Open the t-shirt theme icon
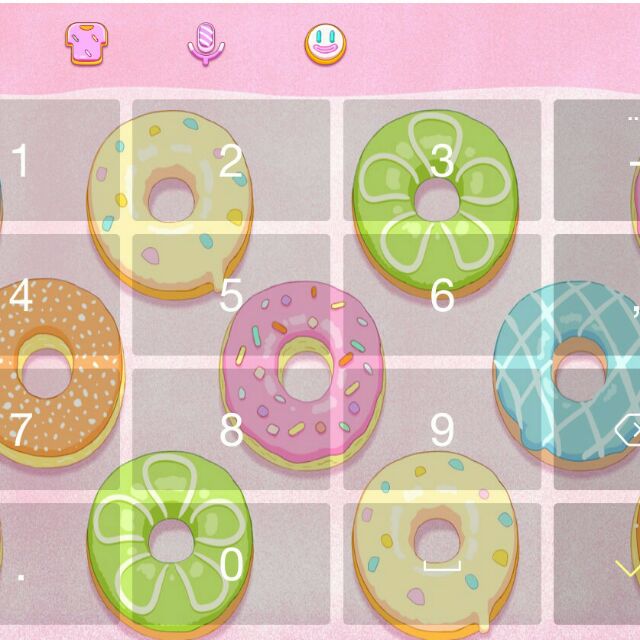Viewport: 640px width, 640px height. [87, 43]
